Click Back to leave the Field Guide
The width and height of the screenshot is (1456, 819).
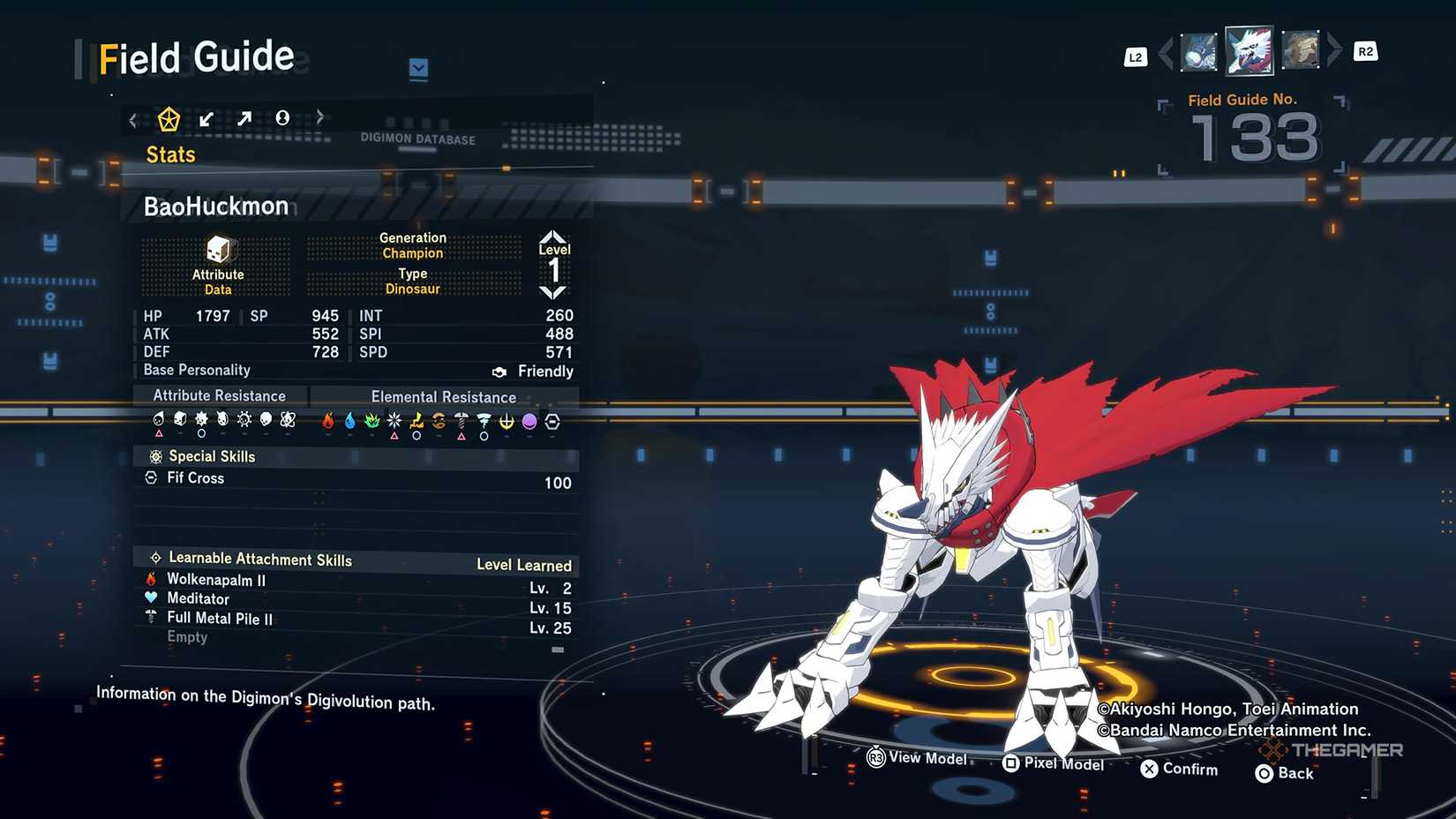click(x=1284, y=773)
